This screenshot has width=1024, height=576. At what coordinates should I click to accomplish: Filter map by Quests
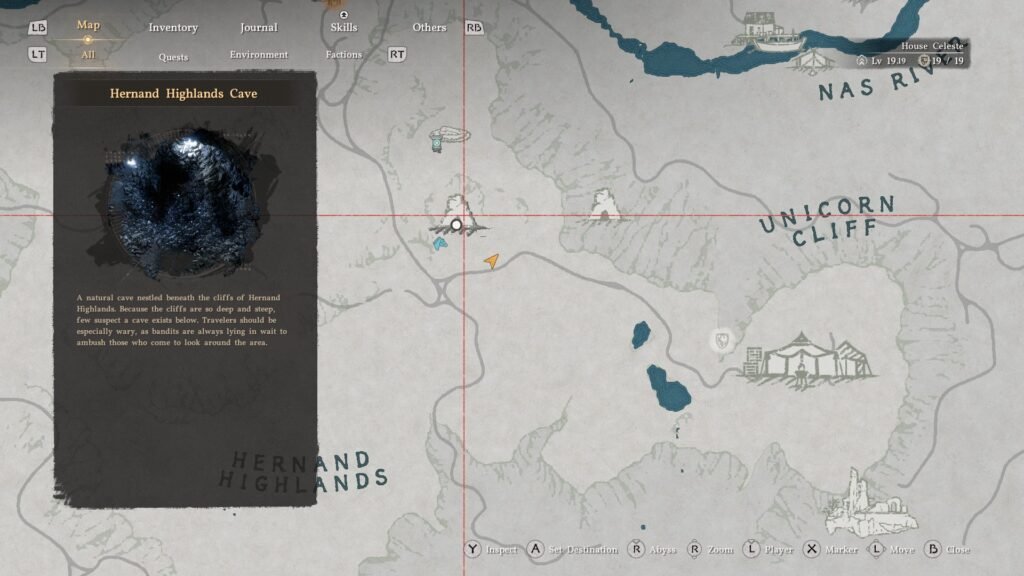tap(173, 56)
